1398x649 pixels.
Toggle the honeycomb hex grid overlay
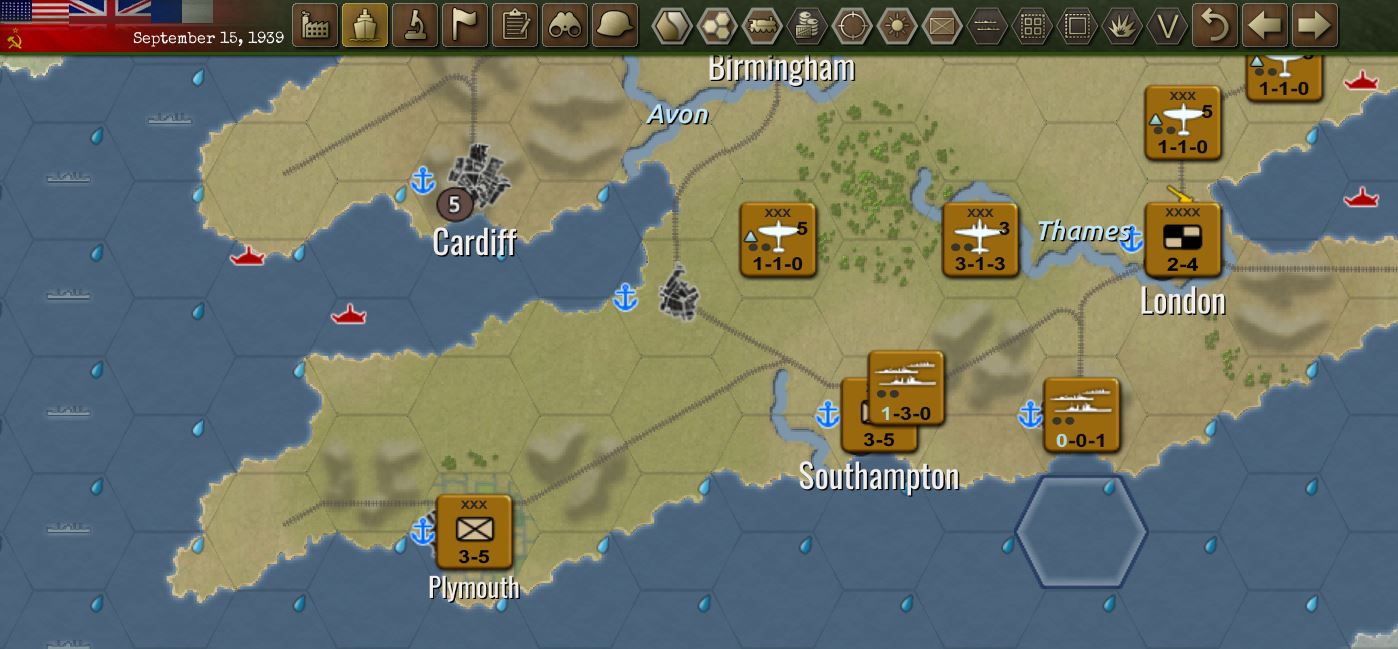coord(717,26)
